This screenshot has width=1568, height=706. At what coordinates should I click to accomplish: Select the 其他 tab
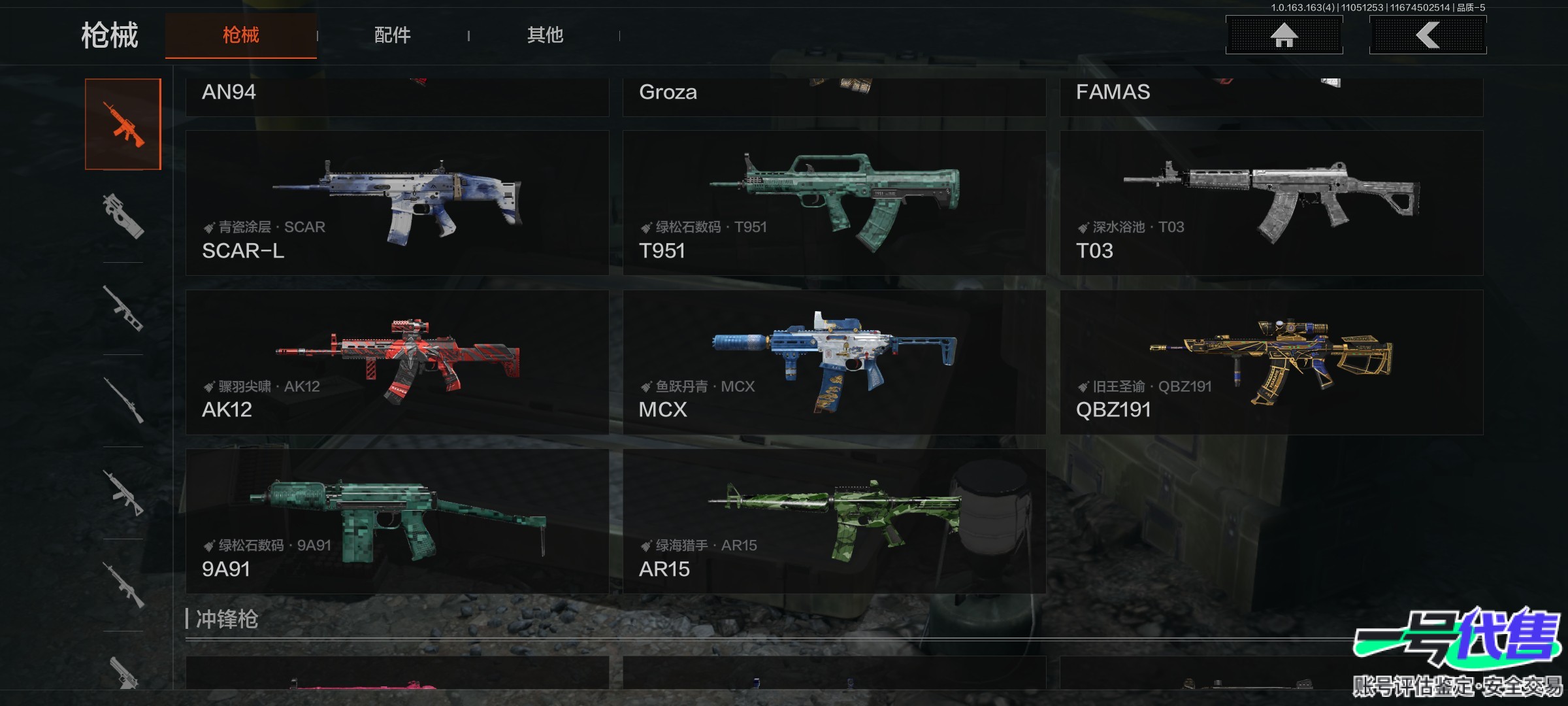(x=545, y=35)
